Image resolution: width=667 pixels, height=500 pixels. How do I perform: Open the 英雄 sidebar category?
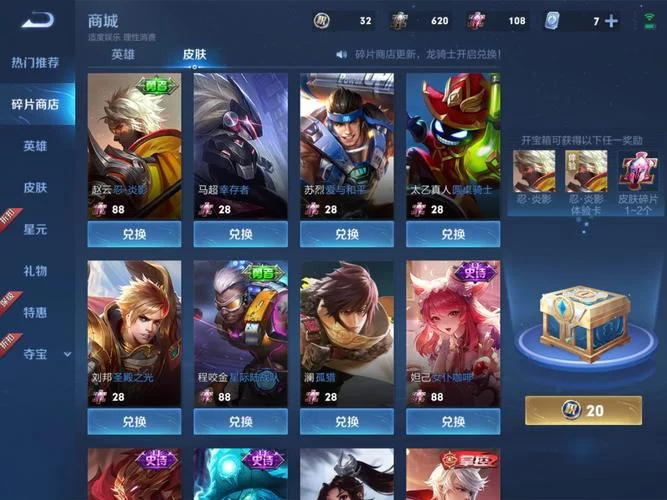pos(35,146)
